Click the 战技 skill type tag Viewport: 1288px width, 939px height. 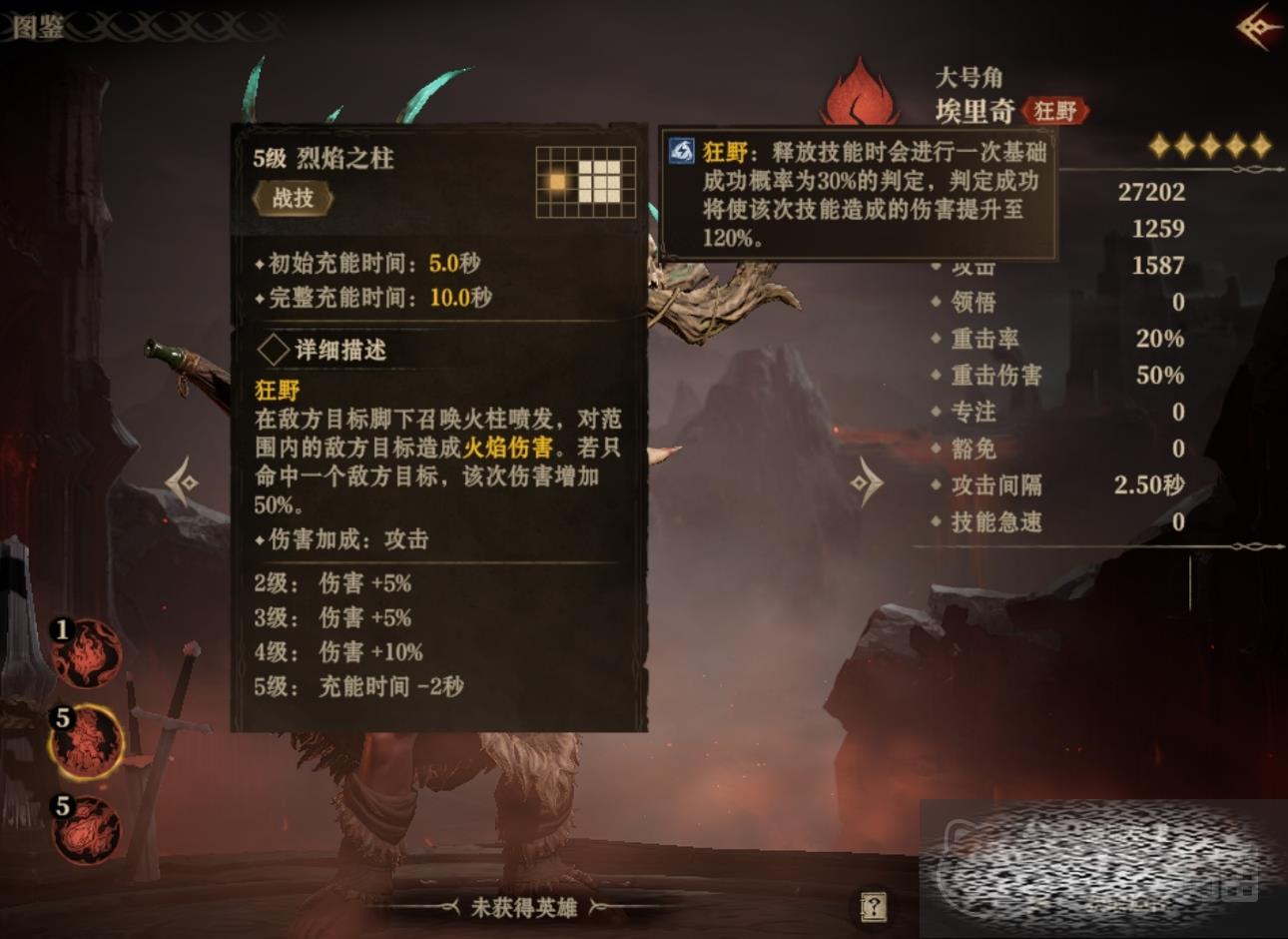[x=293, y=198]
